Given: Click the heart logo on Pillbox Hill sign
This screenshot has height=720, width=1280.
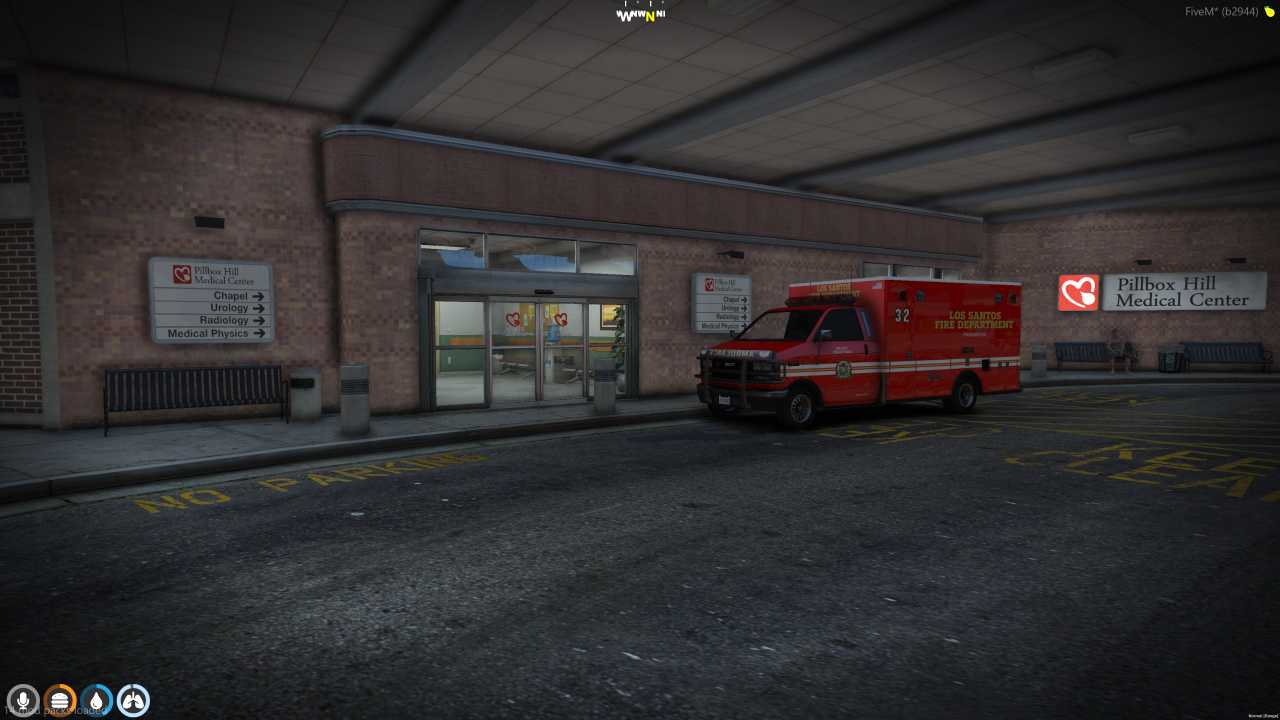Looking at the screenshot, I should [1078, 293].
